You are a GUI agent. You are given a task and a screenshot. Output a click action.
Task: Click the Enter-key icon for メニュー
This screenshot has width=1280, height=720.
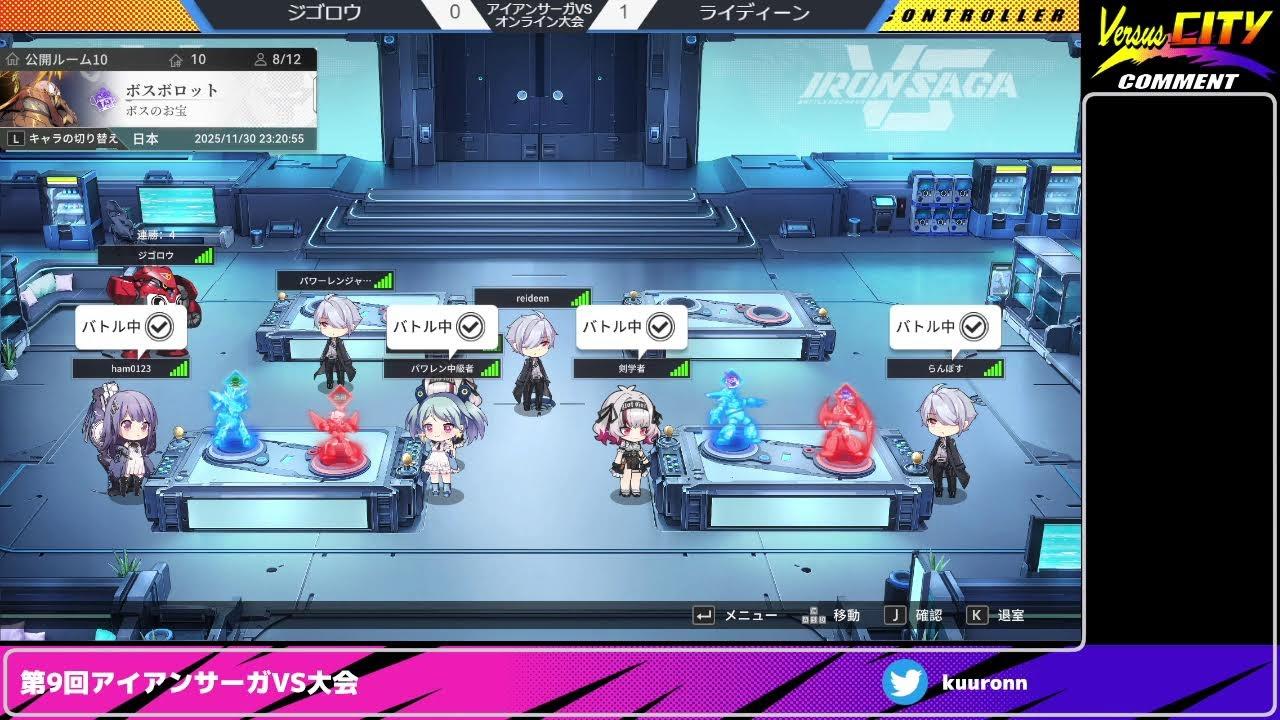tap(703, 615)
